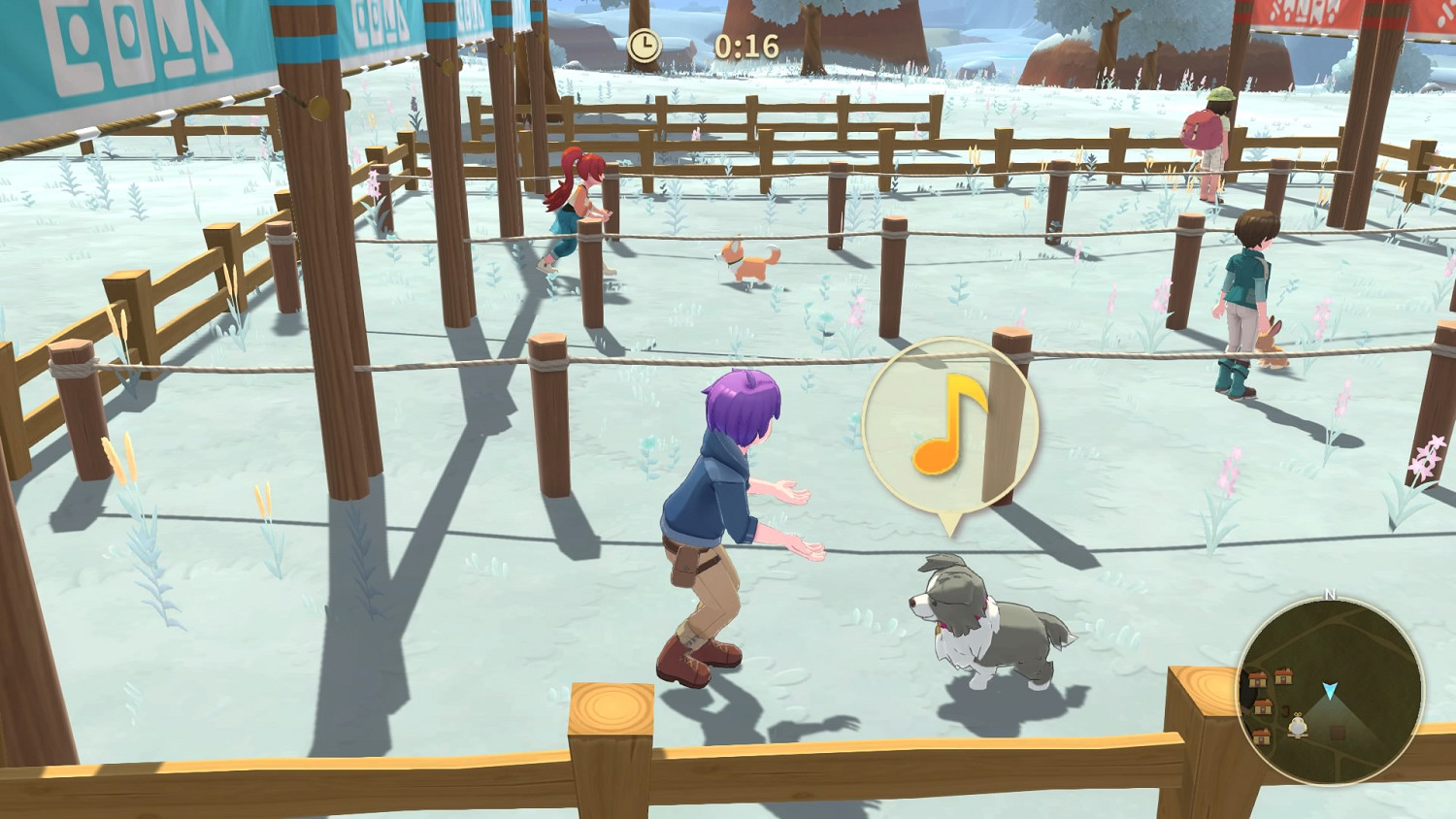Click the middle house icon on the minimap
This screenshot has width=1456, height=819.
(x=1263, y=707)
